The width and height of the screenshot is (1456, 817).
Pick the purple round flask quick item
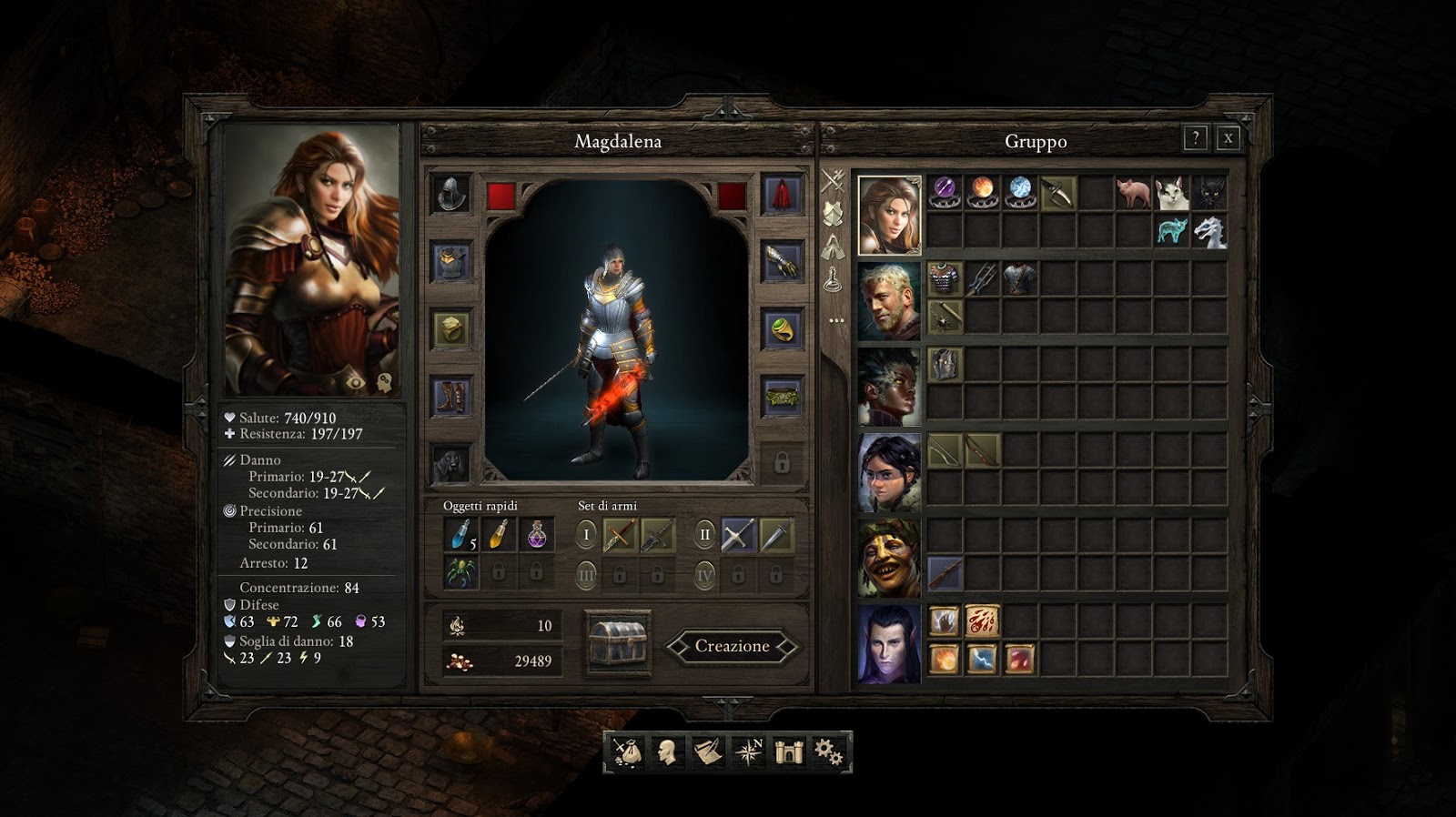[x=536, y=535]
